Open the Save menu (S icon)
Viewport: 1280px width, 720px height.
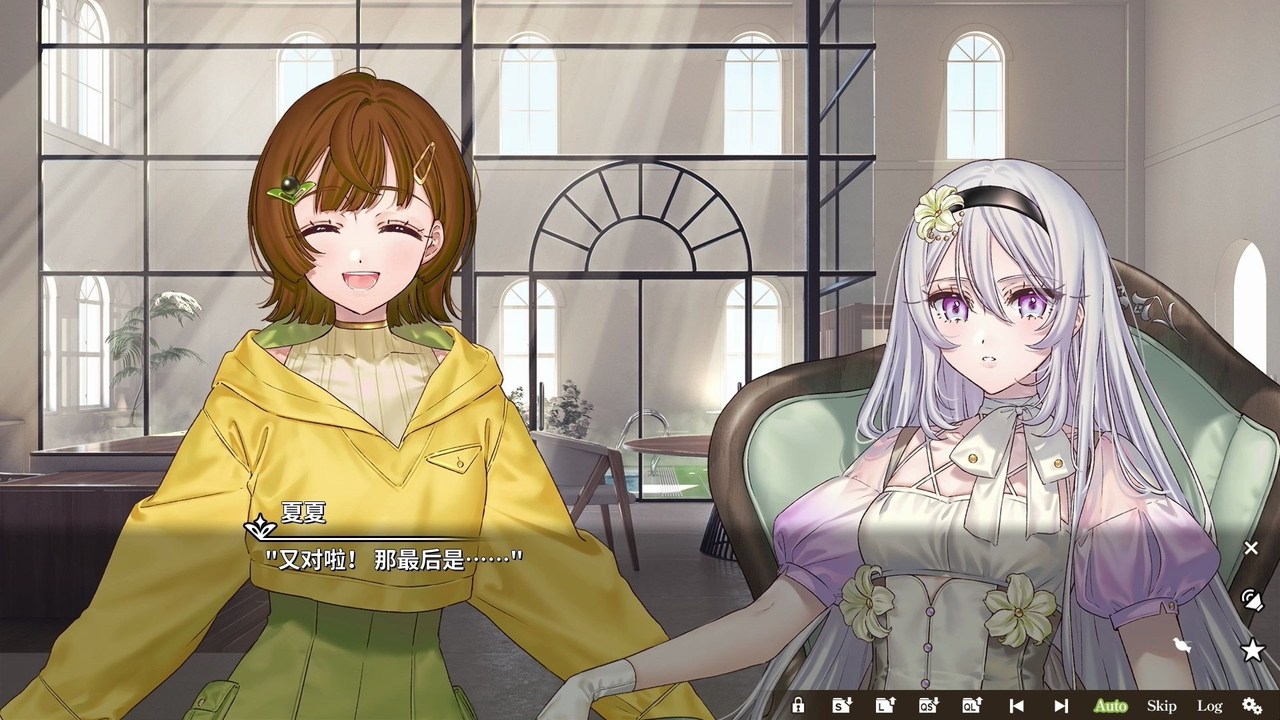(x=842, y=706)
